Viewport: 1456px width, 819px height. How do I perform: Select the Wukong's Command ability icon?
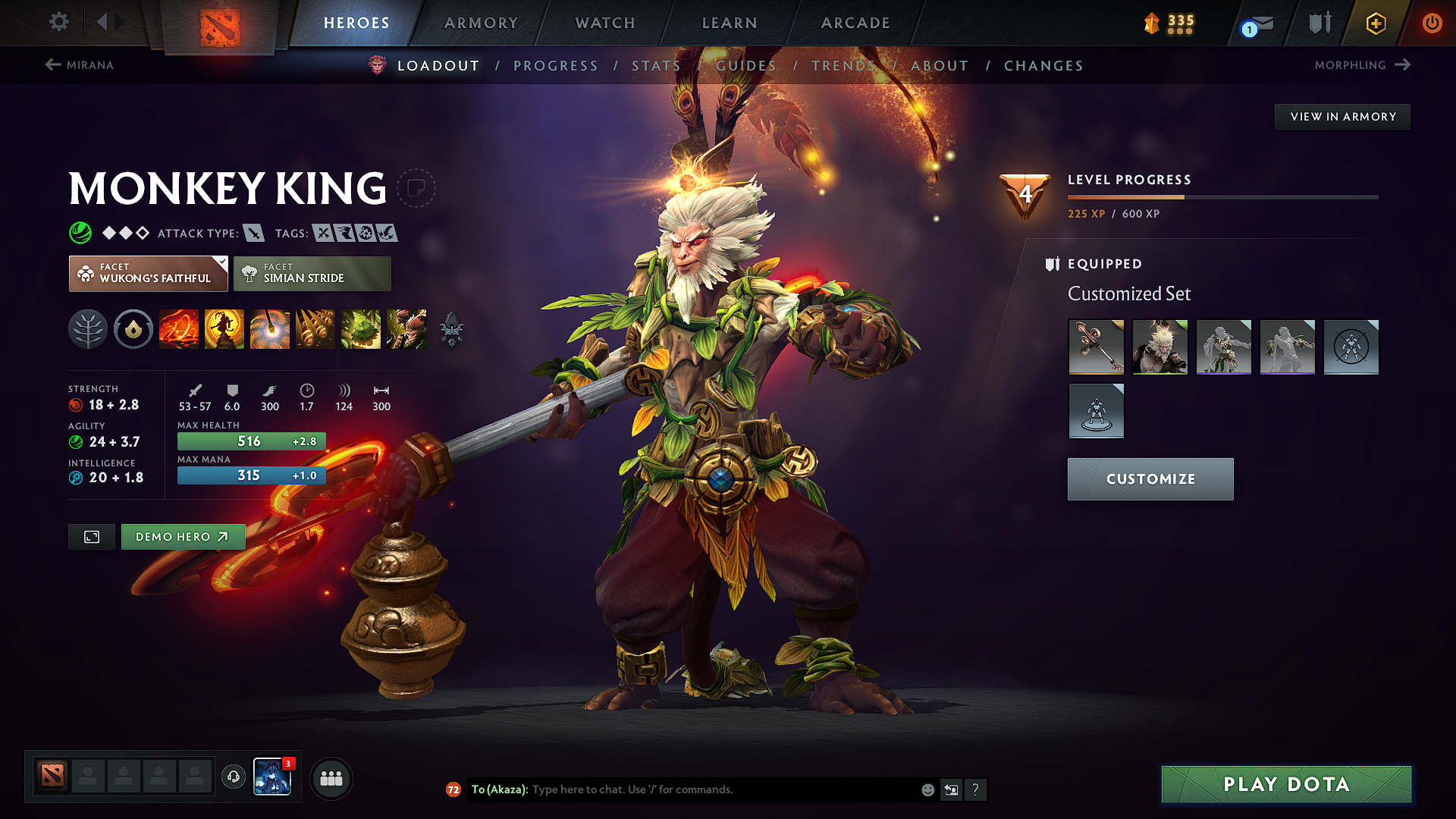pyautogui.click(x=406, y=329)
